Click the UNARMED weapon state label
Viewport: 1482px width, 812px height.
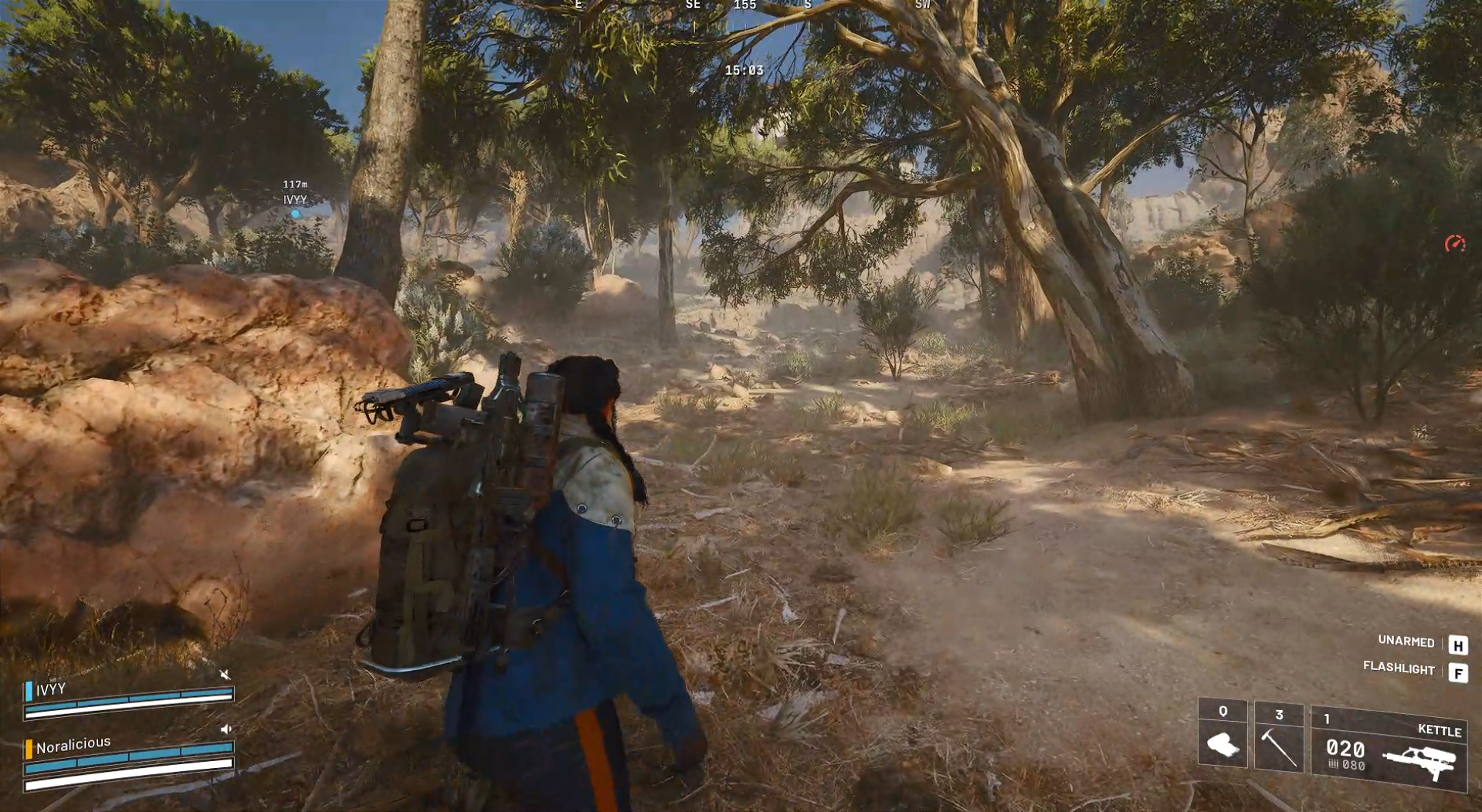[x=1406, y=642]
